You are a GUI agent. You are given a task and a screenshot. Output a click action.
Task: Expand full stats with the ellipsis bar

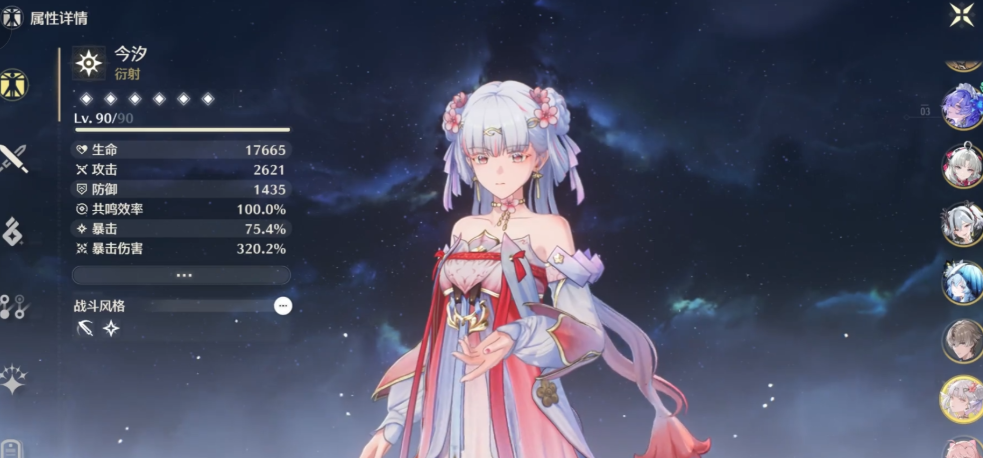(182, 275)
